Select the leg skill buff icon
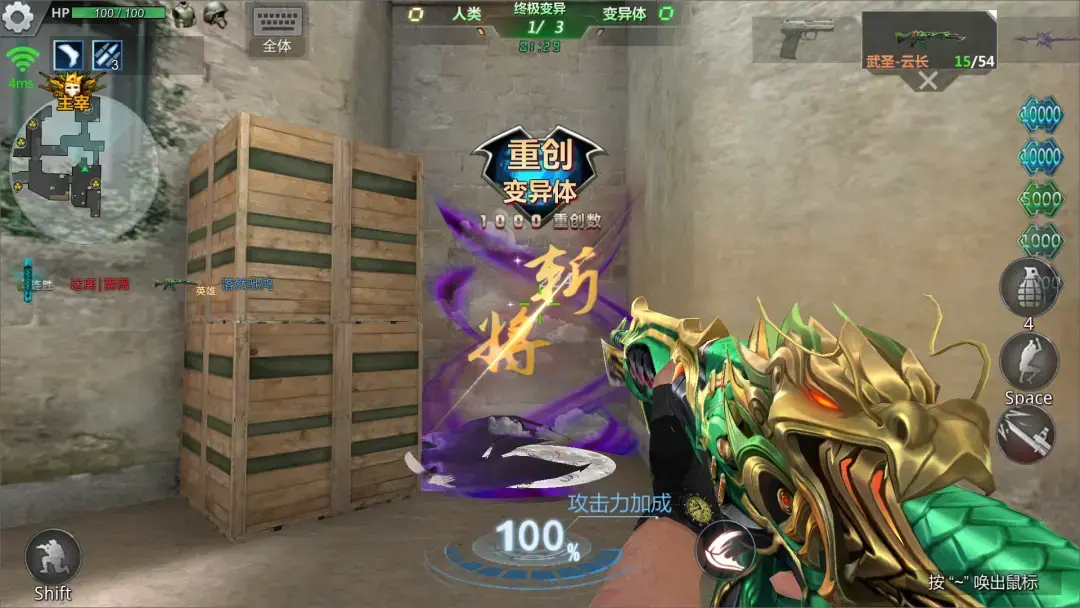The image size is (1080, 608). tap(68, 56)
